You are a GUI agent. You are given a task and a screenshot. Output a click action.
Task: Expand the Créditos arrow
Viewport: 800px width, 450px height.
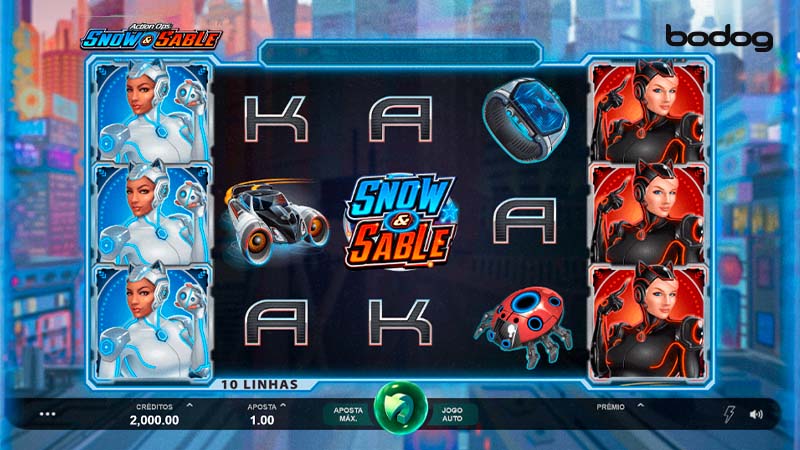[x=190, y=406]
